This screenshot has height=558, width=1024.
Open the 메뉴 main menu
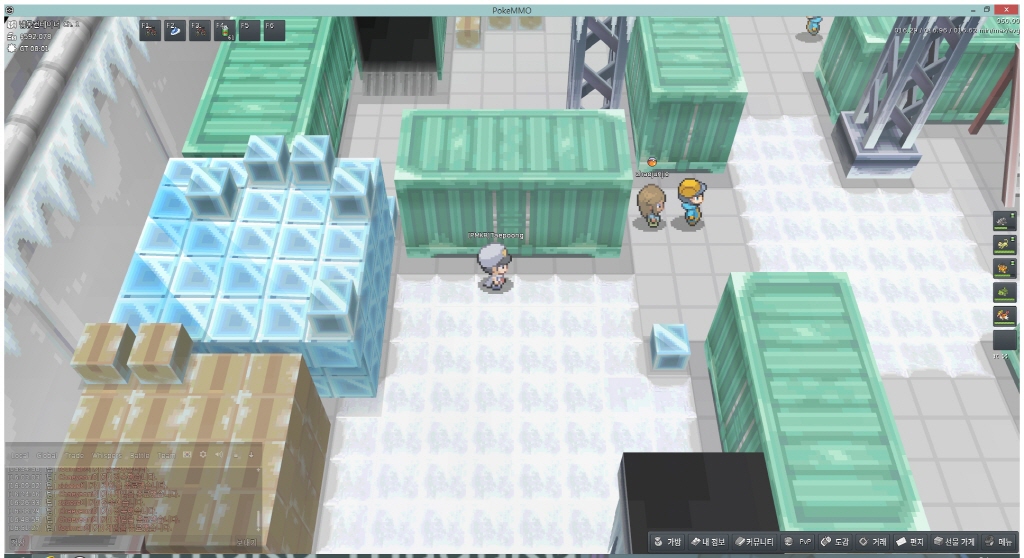tap(1001, 541)
